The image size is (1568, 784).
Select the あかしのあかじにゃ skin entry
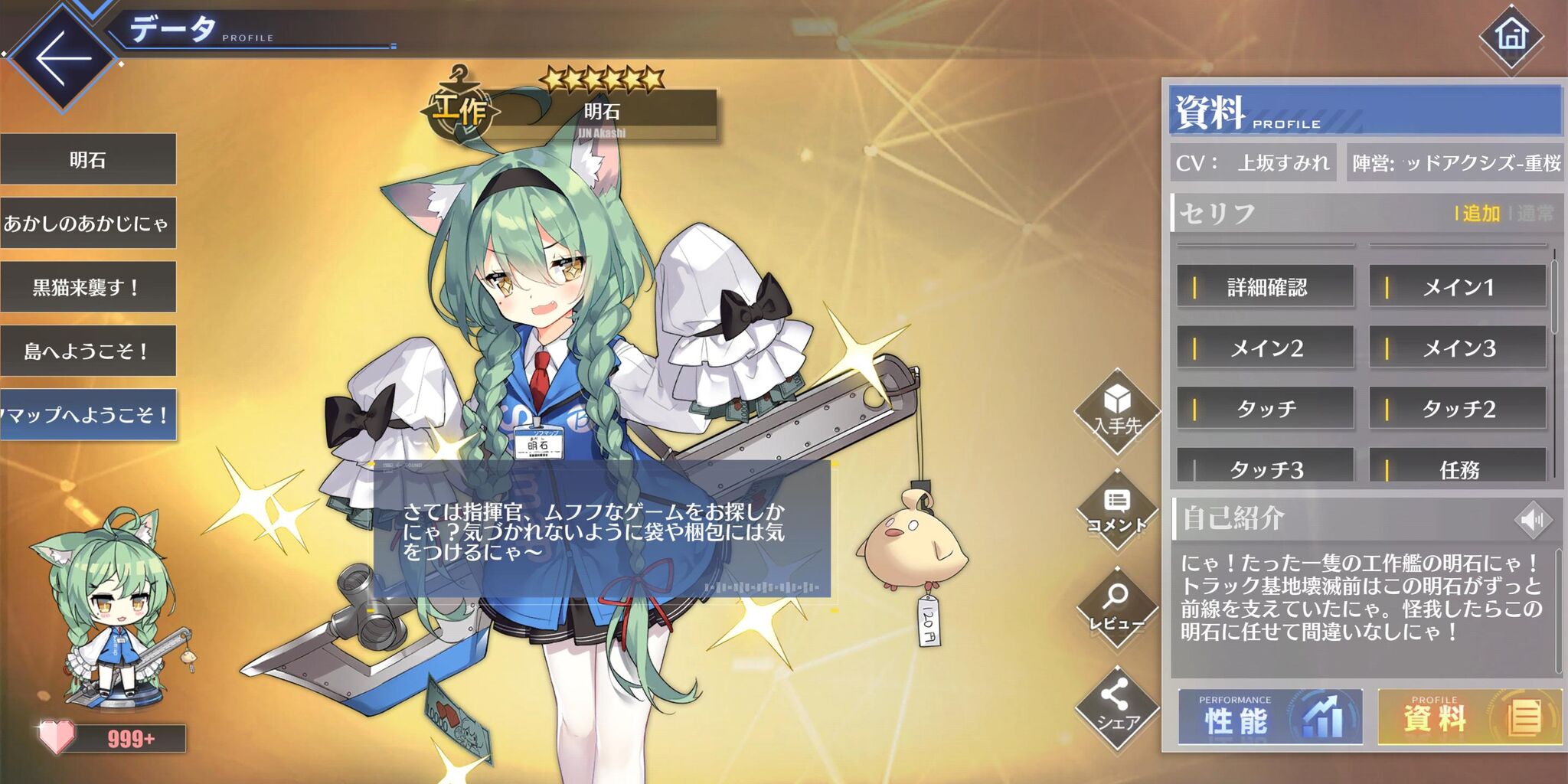tap(86, 221)
